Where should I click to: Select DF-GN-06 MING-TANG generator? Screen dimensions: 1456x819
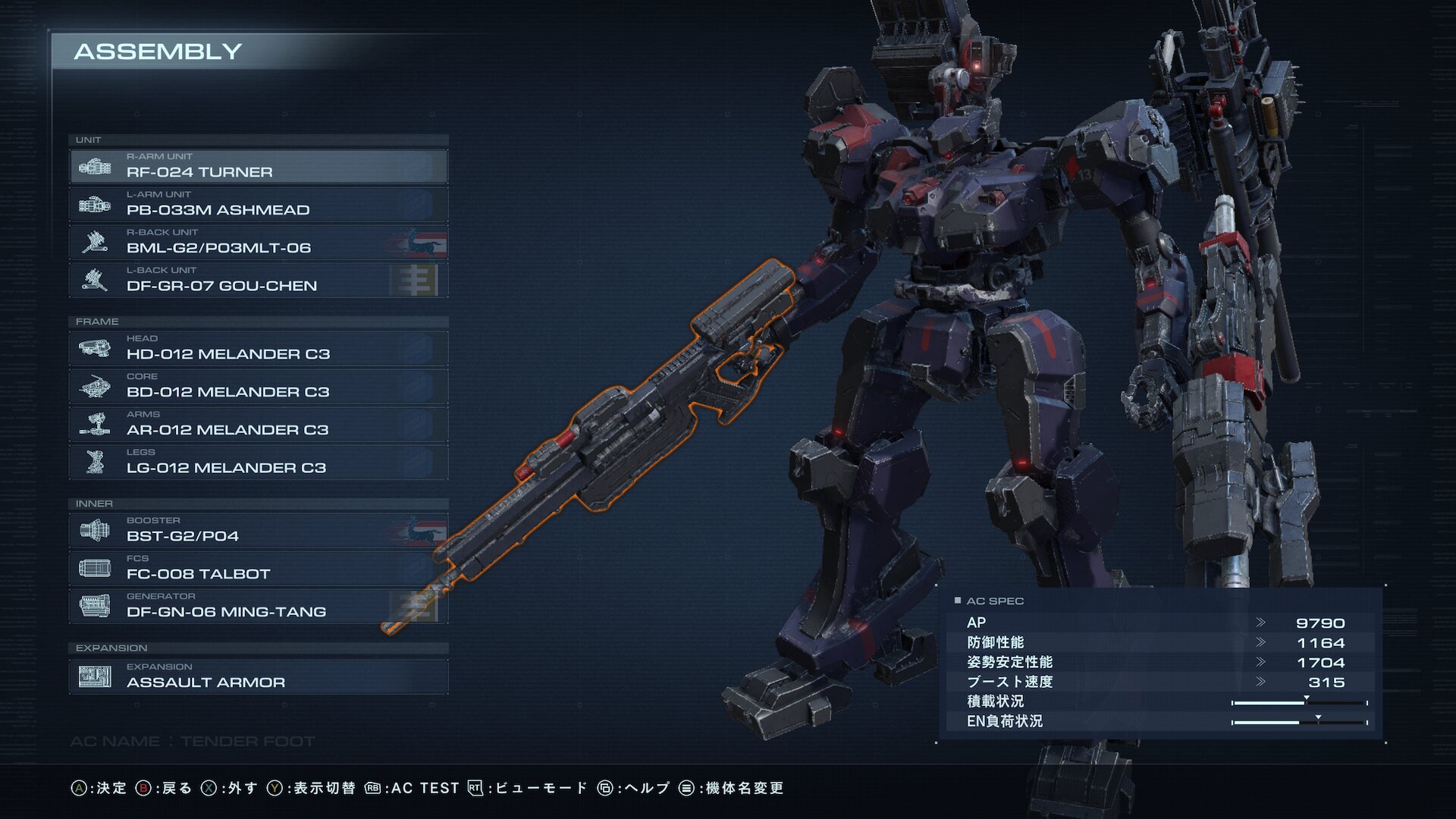258,607
